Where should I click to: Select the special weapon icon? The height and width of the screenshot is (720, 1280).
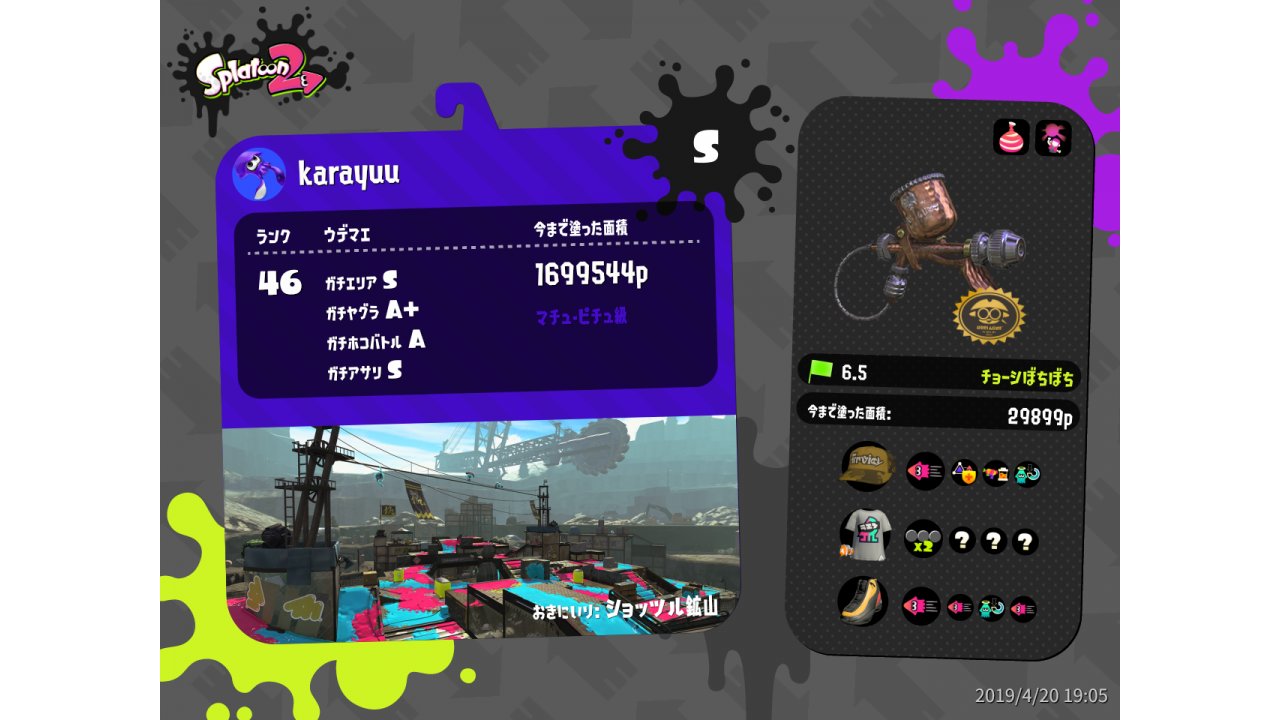1053,138
